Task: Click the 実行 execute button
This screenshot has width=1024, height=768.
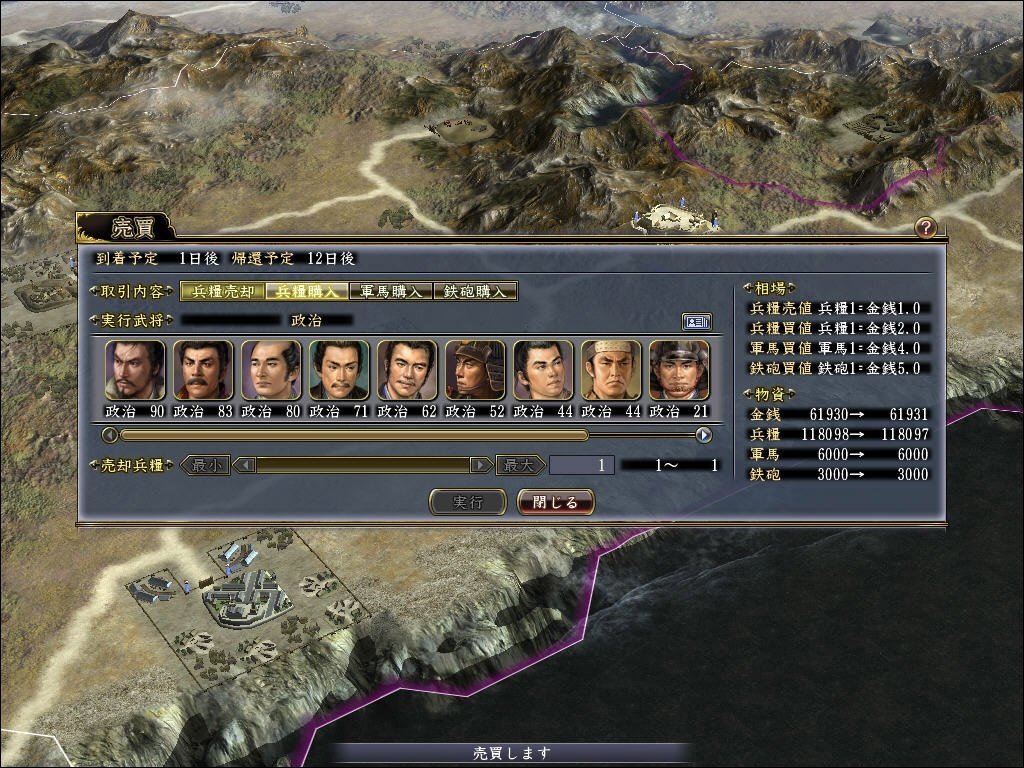Action: [467, 502]
